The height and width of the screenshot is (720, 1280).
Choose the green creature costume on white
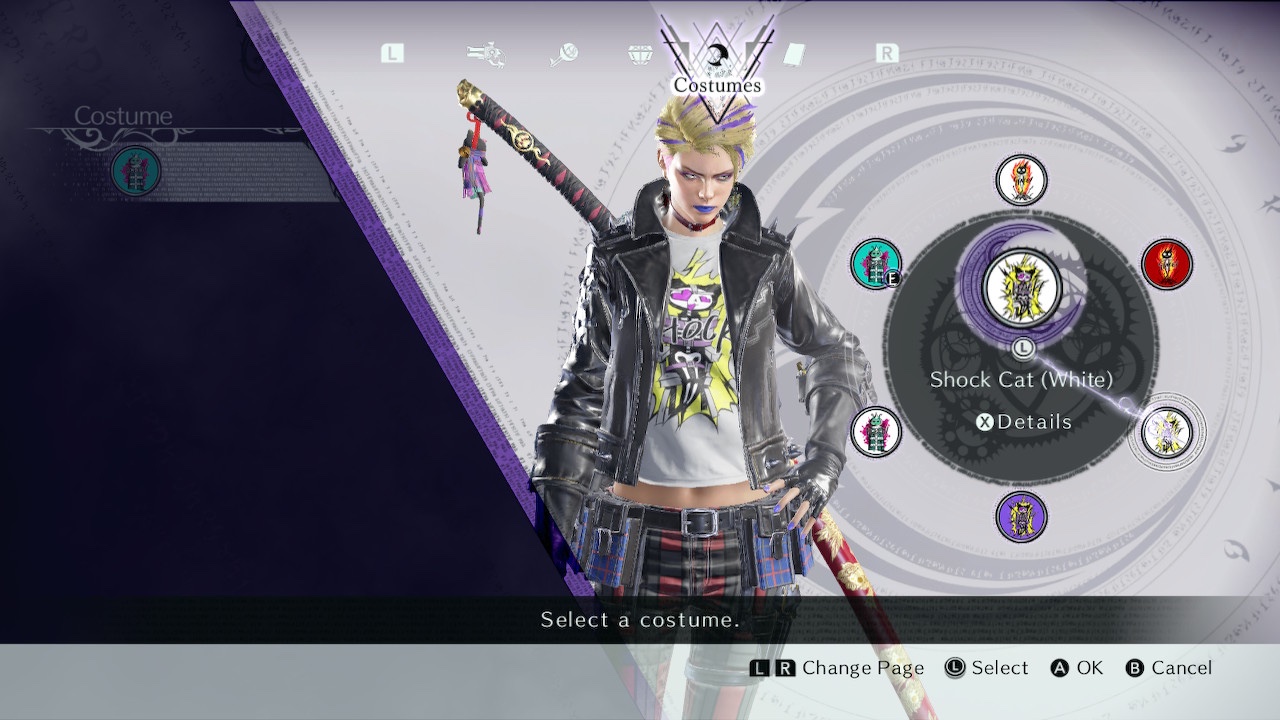pos(876,432)
